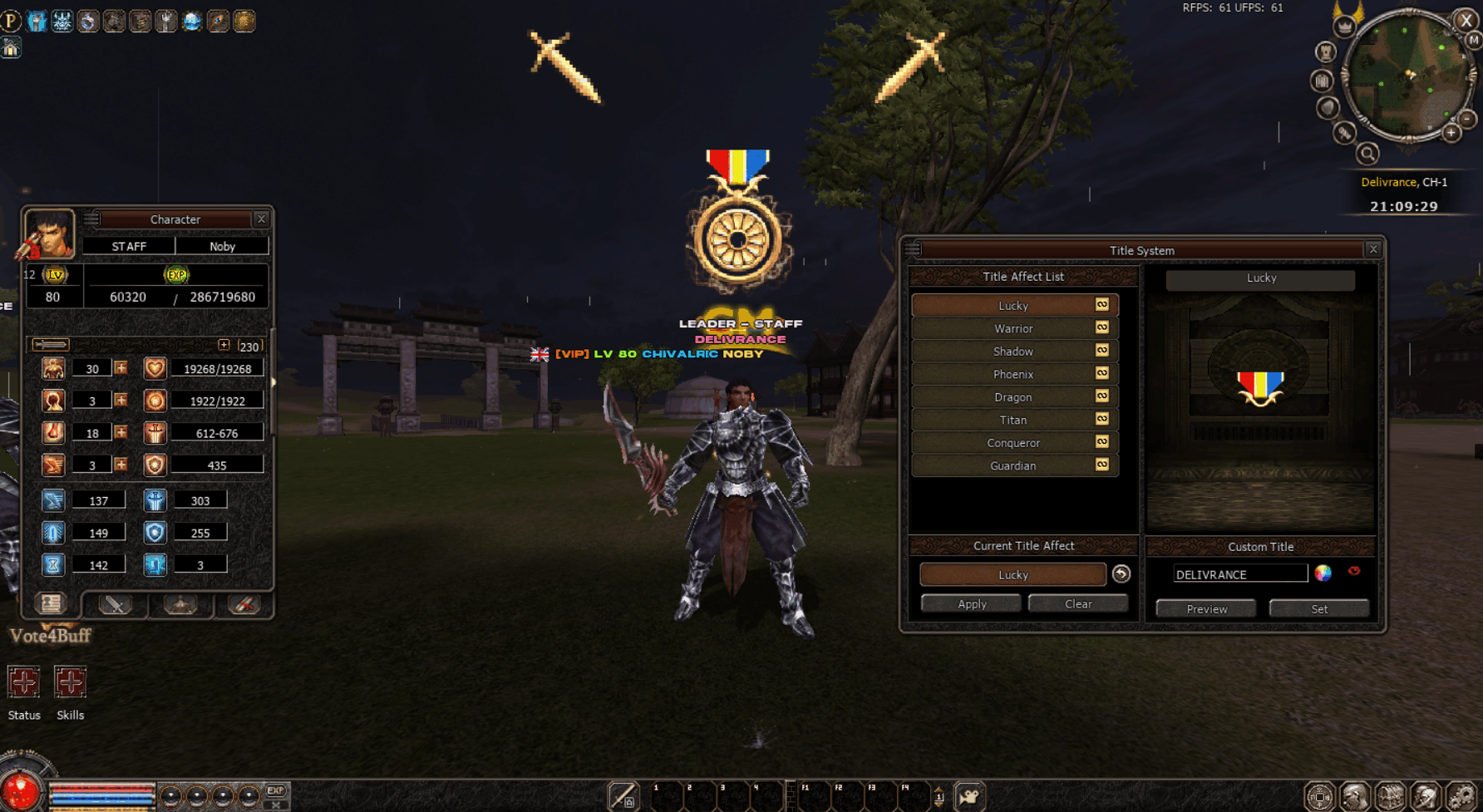Switch to the weapon tab in Character panel
Screen dimensions: 1483x812
coord(114,606)
